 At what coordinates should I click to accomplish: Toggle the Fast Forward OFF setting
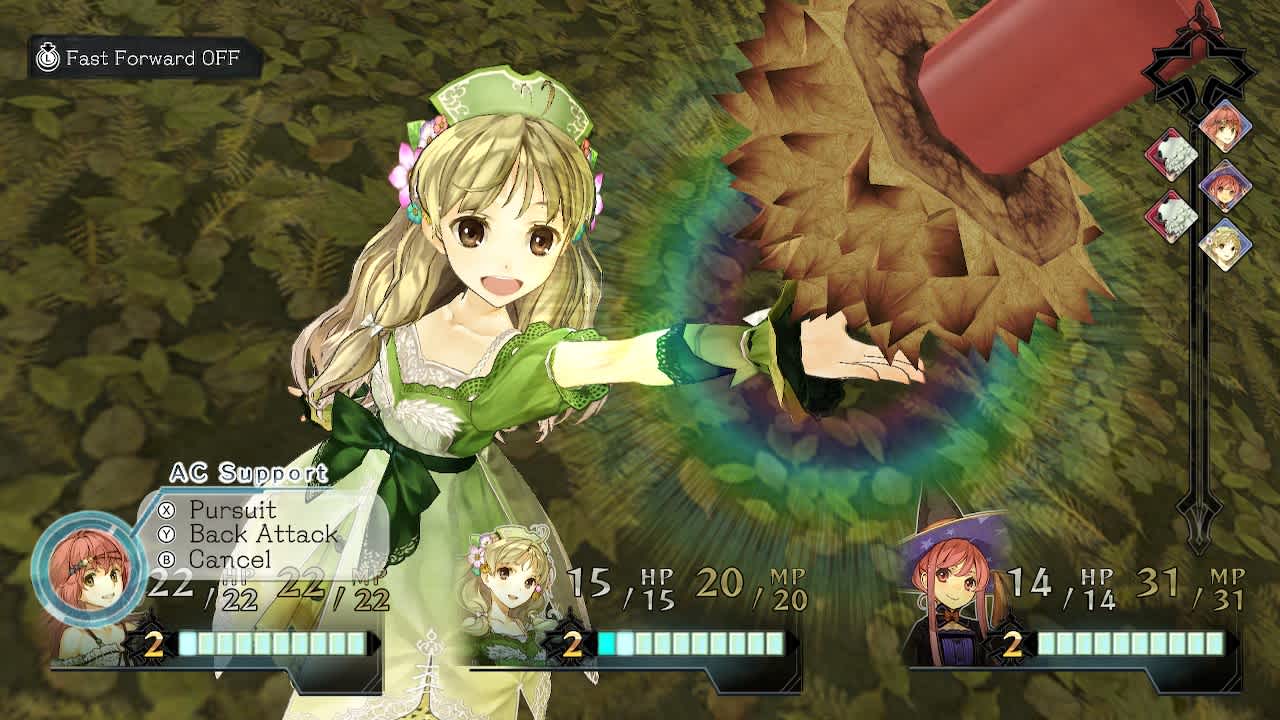(x=150, y=58)
